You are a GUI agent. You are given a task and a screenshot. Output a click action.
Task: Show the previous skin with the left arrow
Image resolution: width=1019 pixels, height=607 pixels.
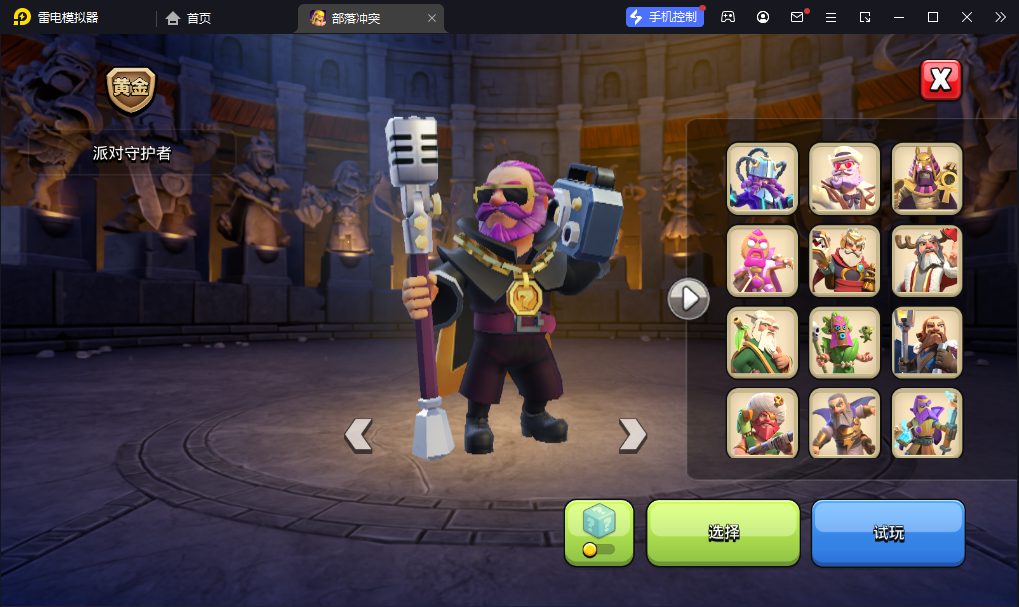358,434
